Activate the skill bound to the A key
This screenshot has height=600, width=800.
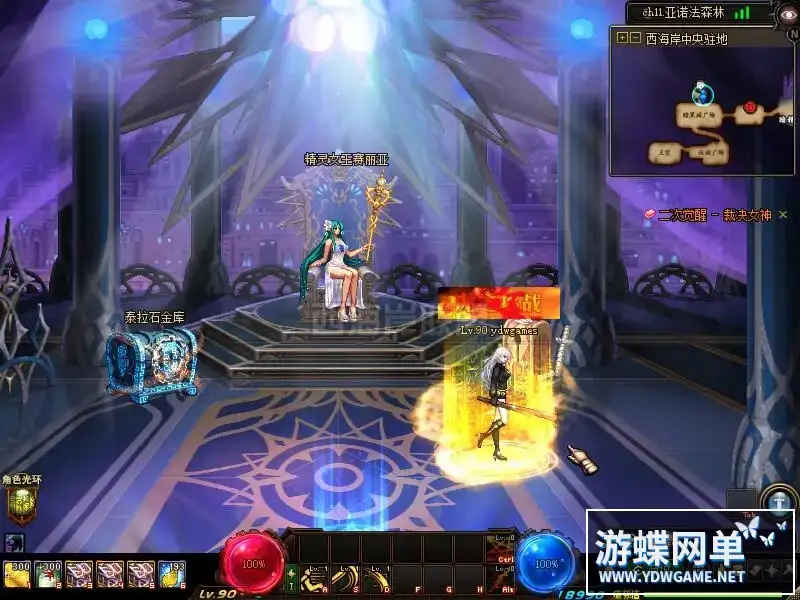317,578
